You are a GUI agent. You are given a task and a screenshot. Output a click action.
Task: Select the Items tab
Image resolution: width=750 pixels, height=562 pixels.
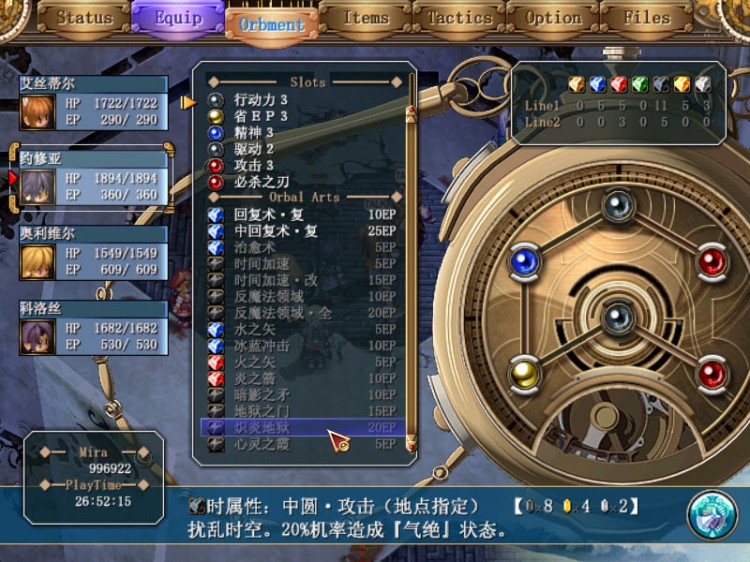(366, 18)
